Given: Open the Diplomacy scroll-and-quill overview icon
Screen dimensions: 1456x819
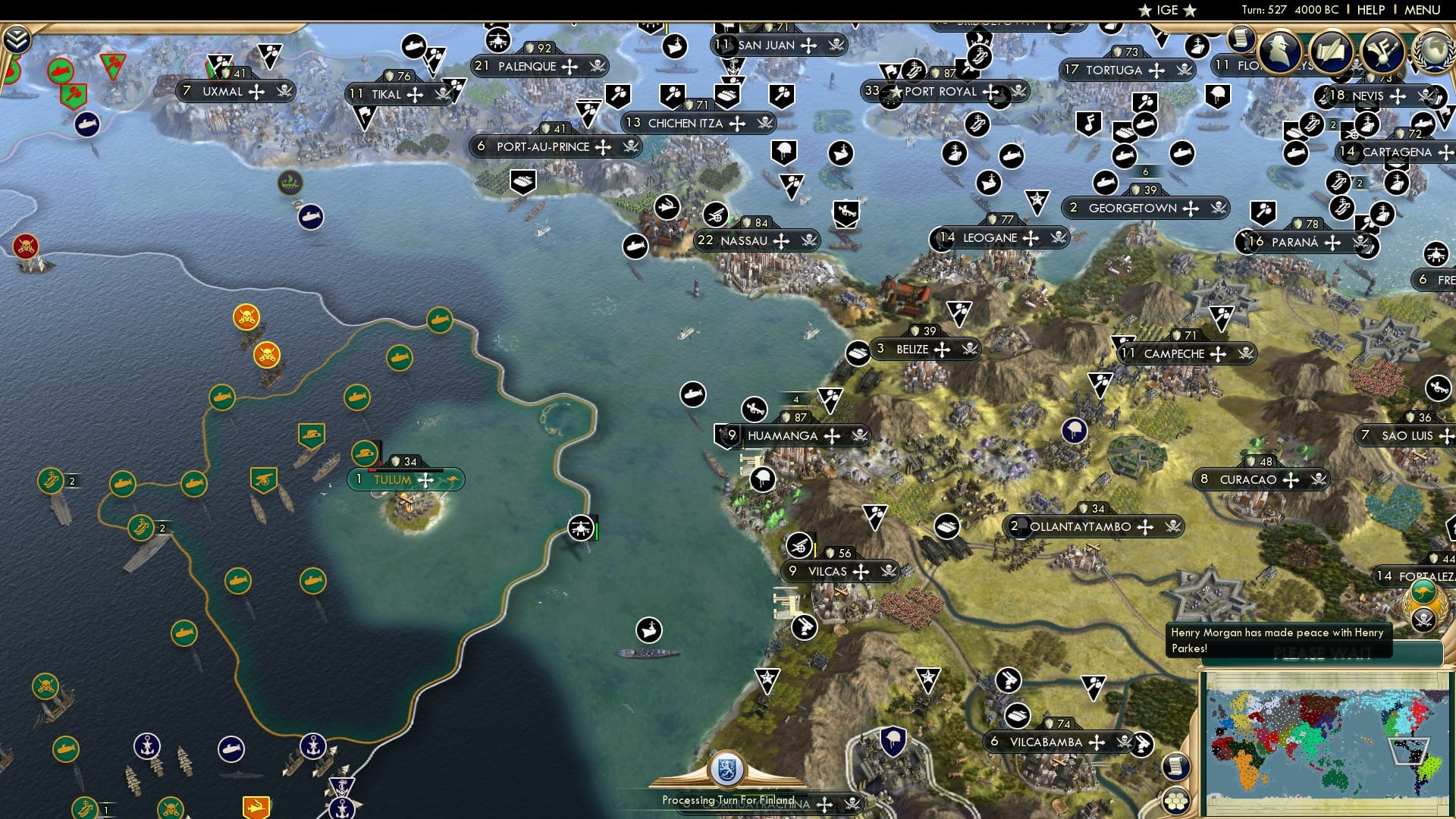Looking at the screenshot, I should [x=1332, y=51].
